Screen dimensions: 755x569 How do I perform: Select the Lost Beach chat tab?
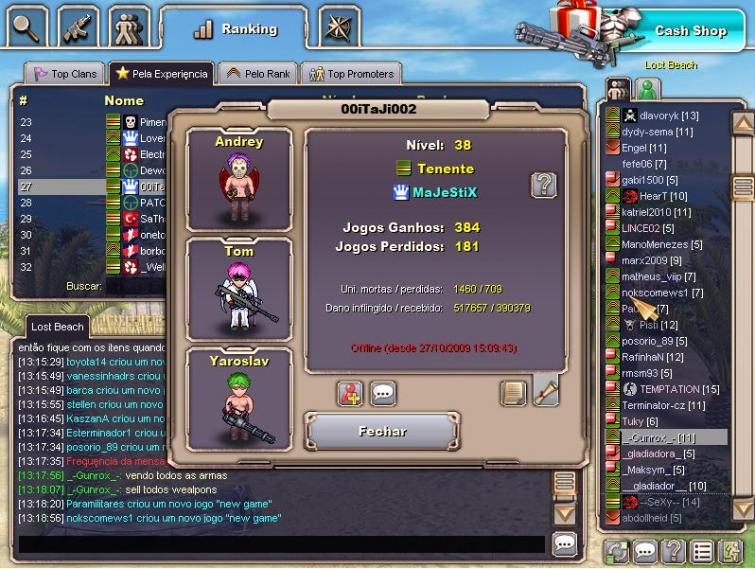point(56,327)
